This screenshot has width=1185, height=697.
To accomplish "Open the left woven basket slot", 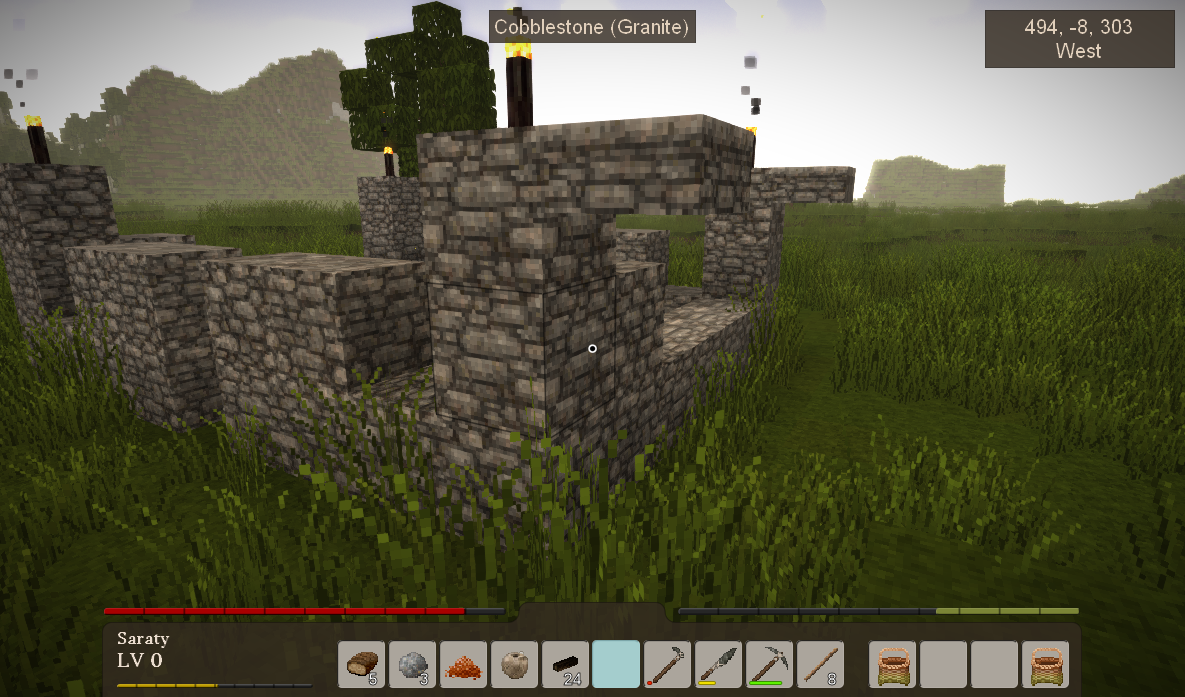I will click(893, 664).
